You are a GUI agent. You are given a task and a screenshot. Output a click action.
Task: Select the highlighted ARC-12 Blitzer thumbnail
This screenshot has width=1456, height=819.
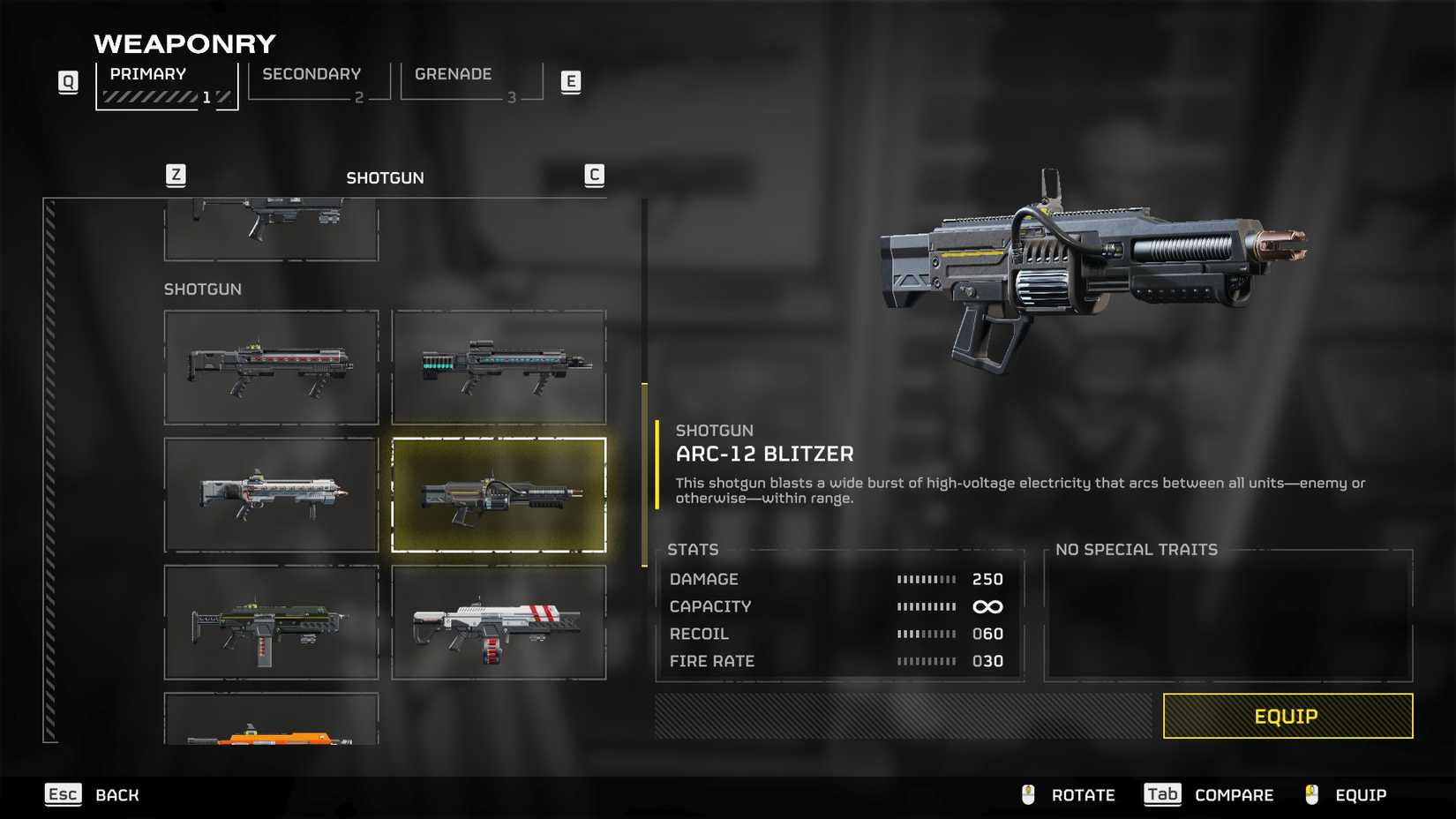(499, 495)
